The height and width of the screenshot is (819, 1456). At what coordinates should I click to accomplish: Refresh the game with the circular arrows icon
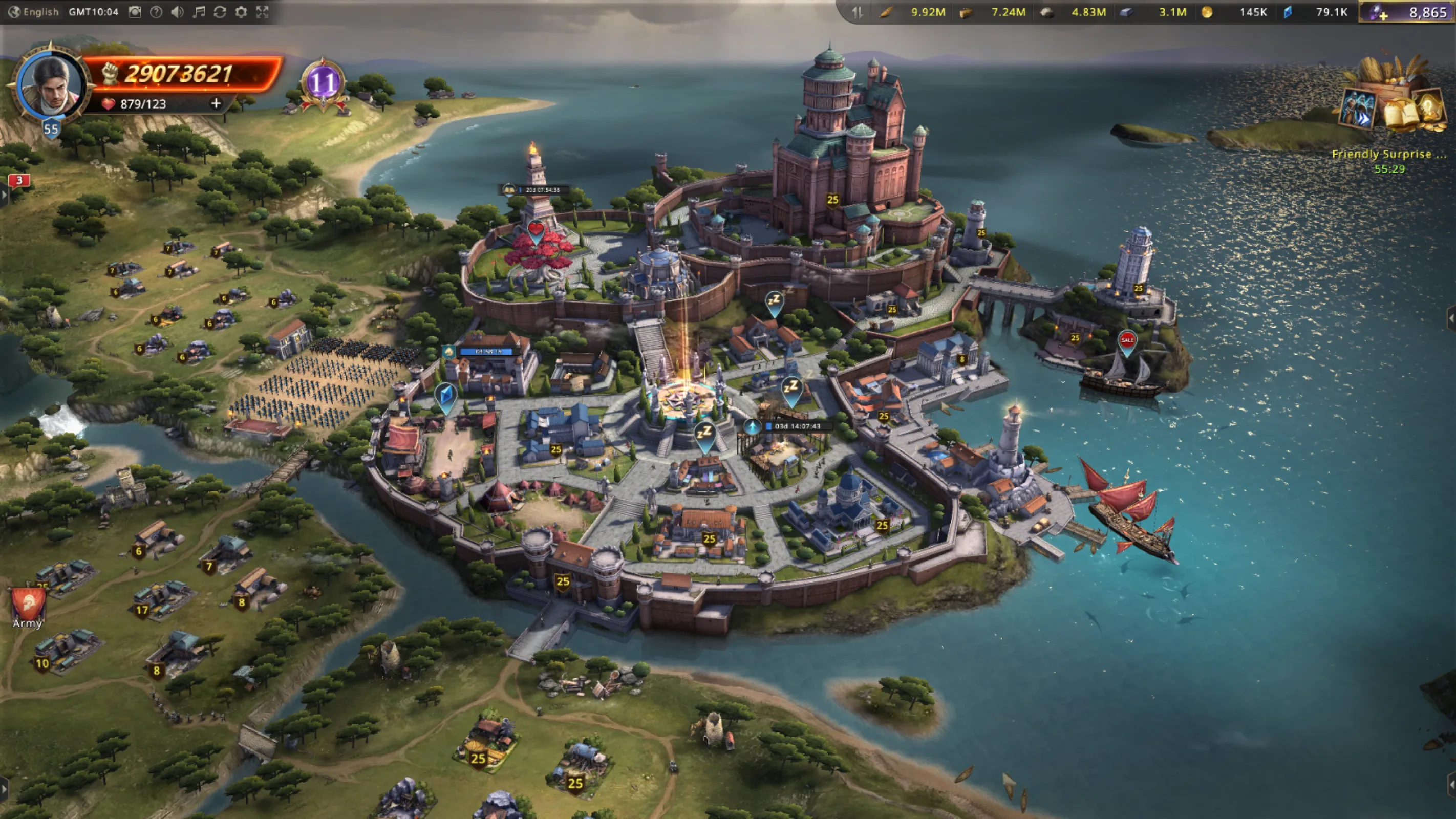point(220,12)
